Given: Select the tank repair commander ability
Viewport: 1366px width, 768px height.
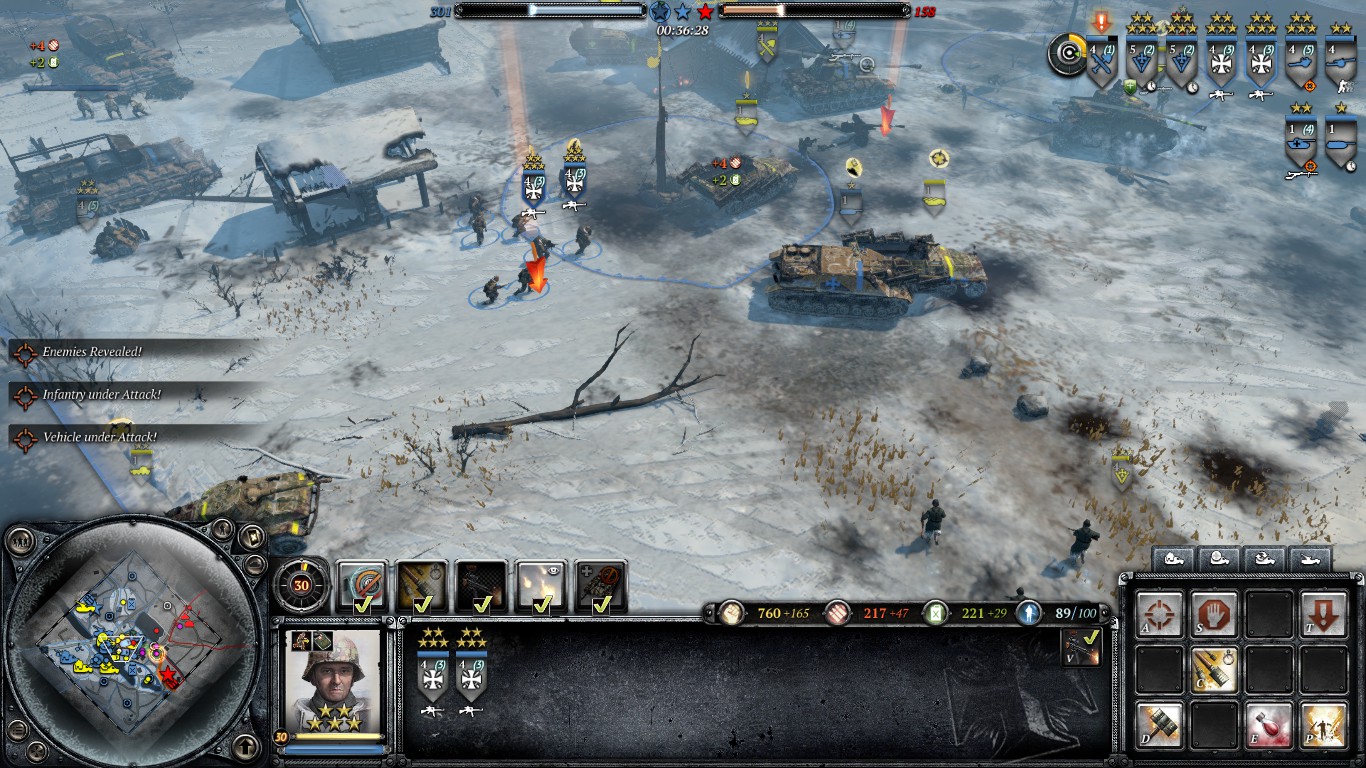Looking at the screenshot, I should pyautogui.click(x=601, y=586).
